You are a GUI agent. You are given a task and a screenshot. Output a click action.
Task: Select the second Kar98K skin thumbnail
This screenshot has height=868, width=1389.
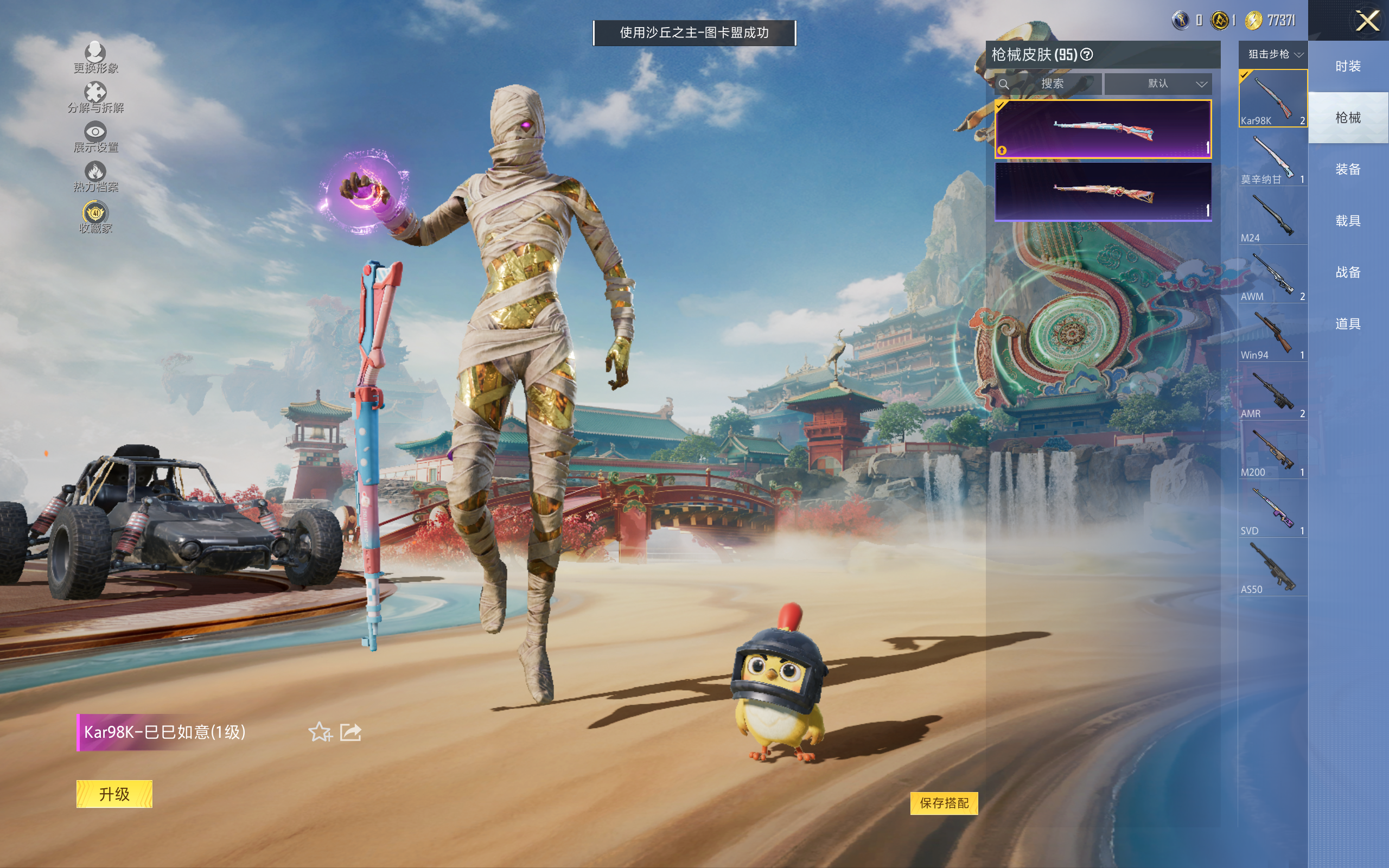(x=1103, y=192)
